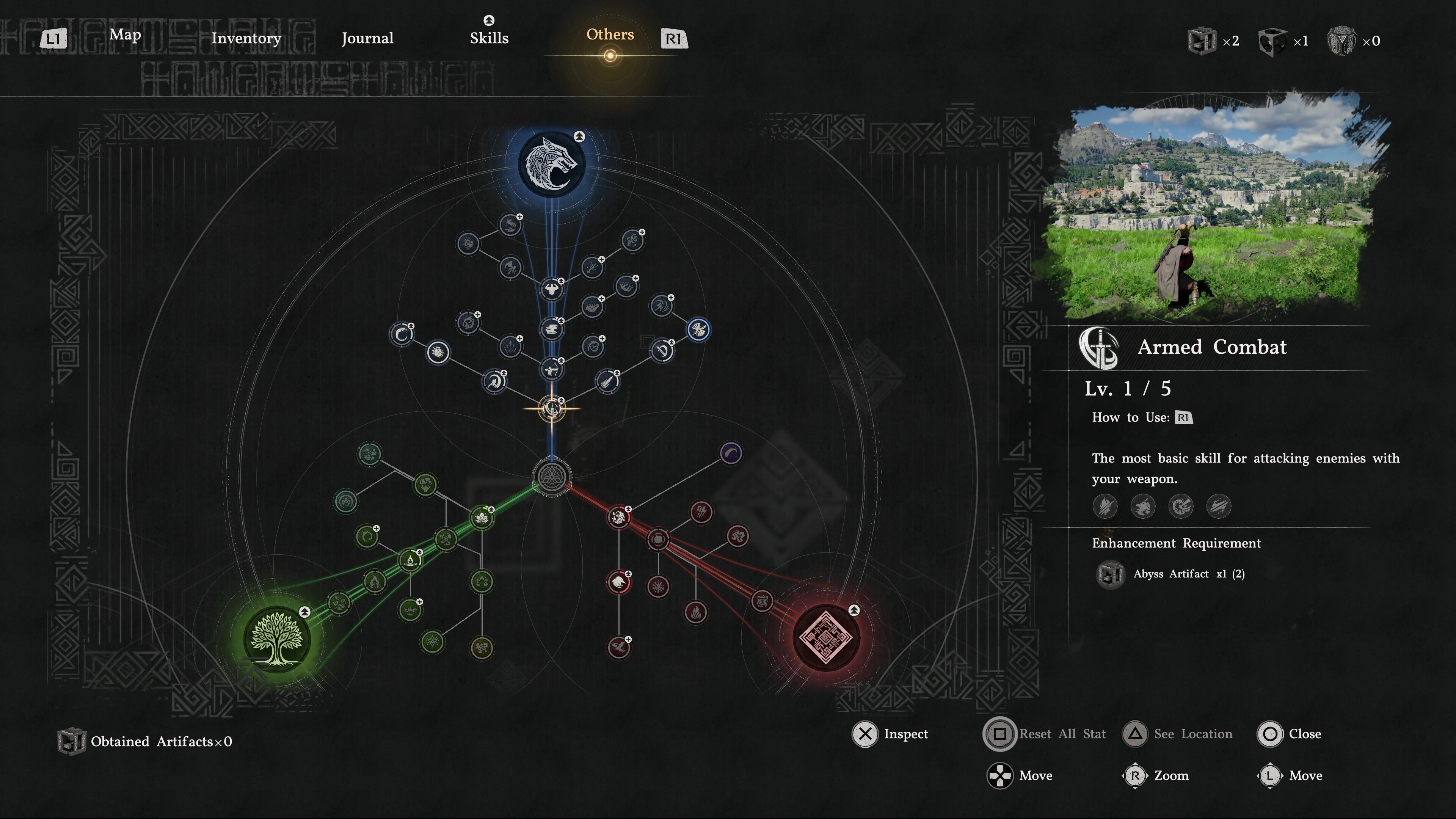Screen dimensions: 1456x819
Task: Choose the green tree emblem node
Action: click(x=276, y=639)
